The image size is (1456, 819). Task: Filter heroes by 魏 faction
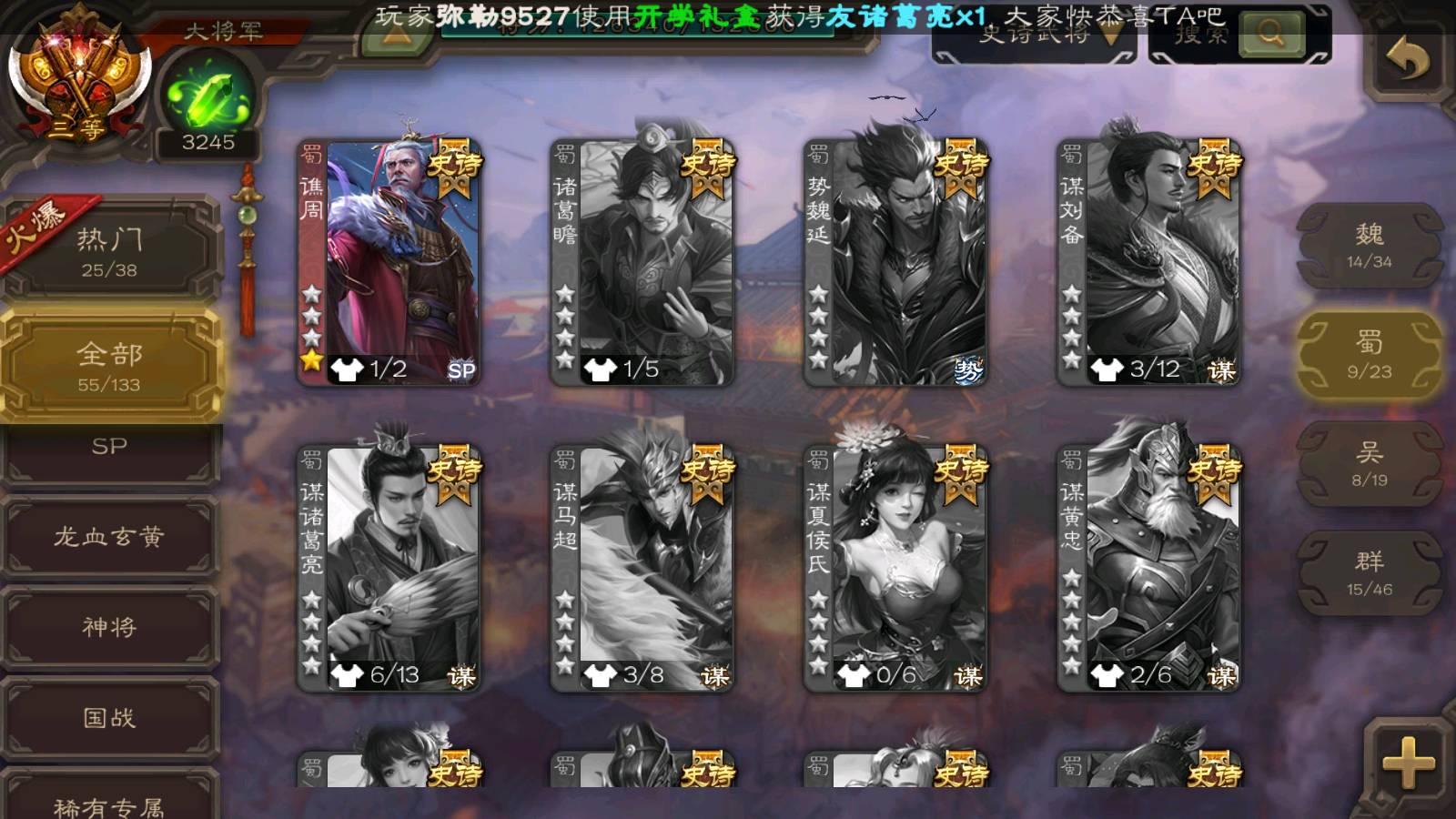(x=1369, y=246)
